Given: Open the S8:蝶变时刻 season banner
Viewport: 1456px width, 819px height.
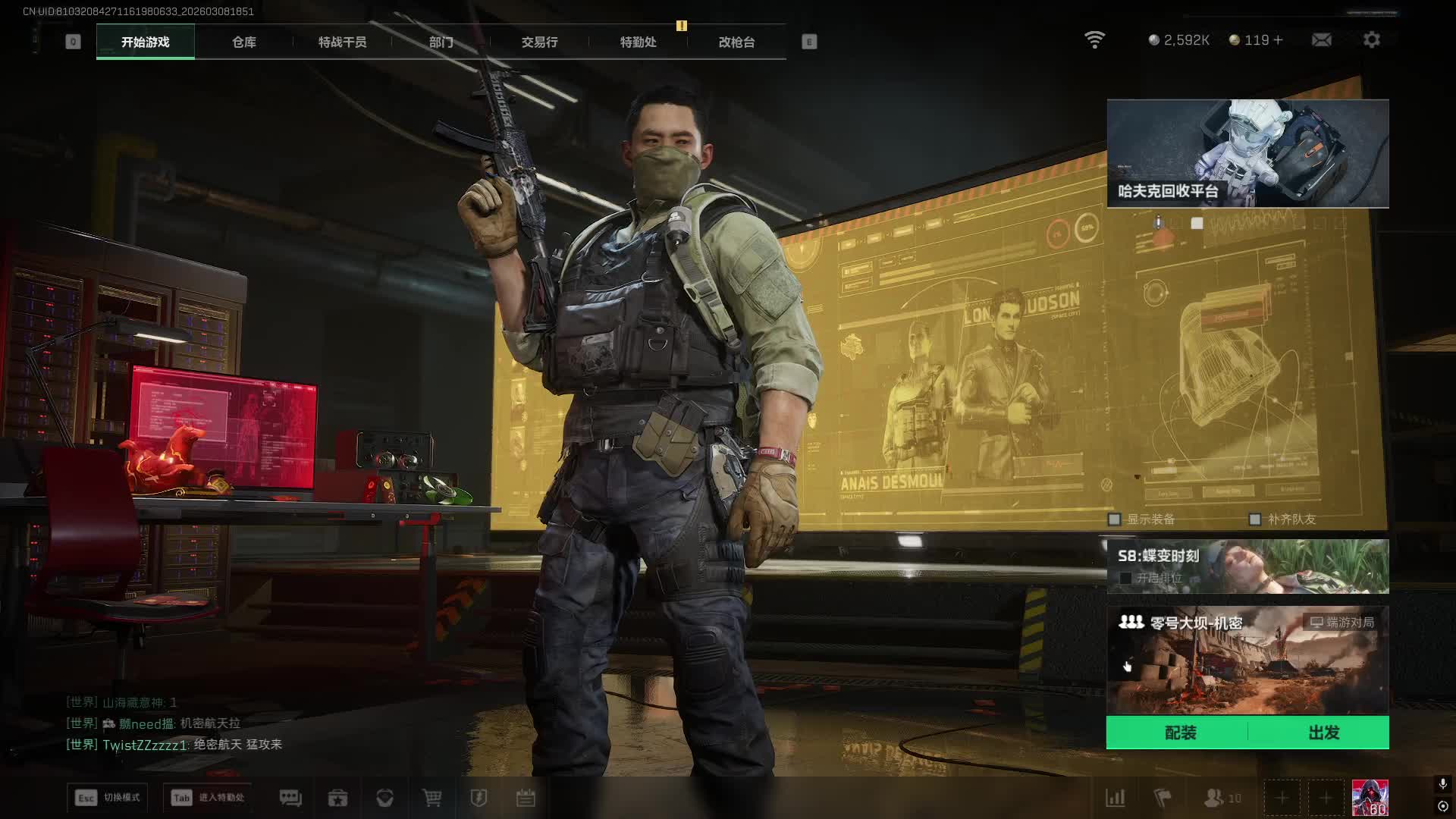Looking at the screenshot, I should coord(1247,566).
